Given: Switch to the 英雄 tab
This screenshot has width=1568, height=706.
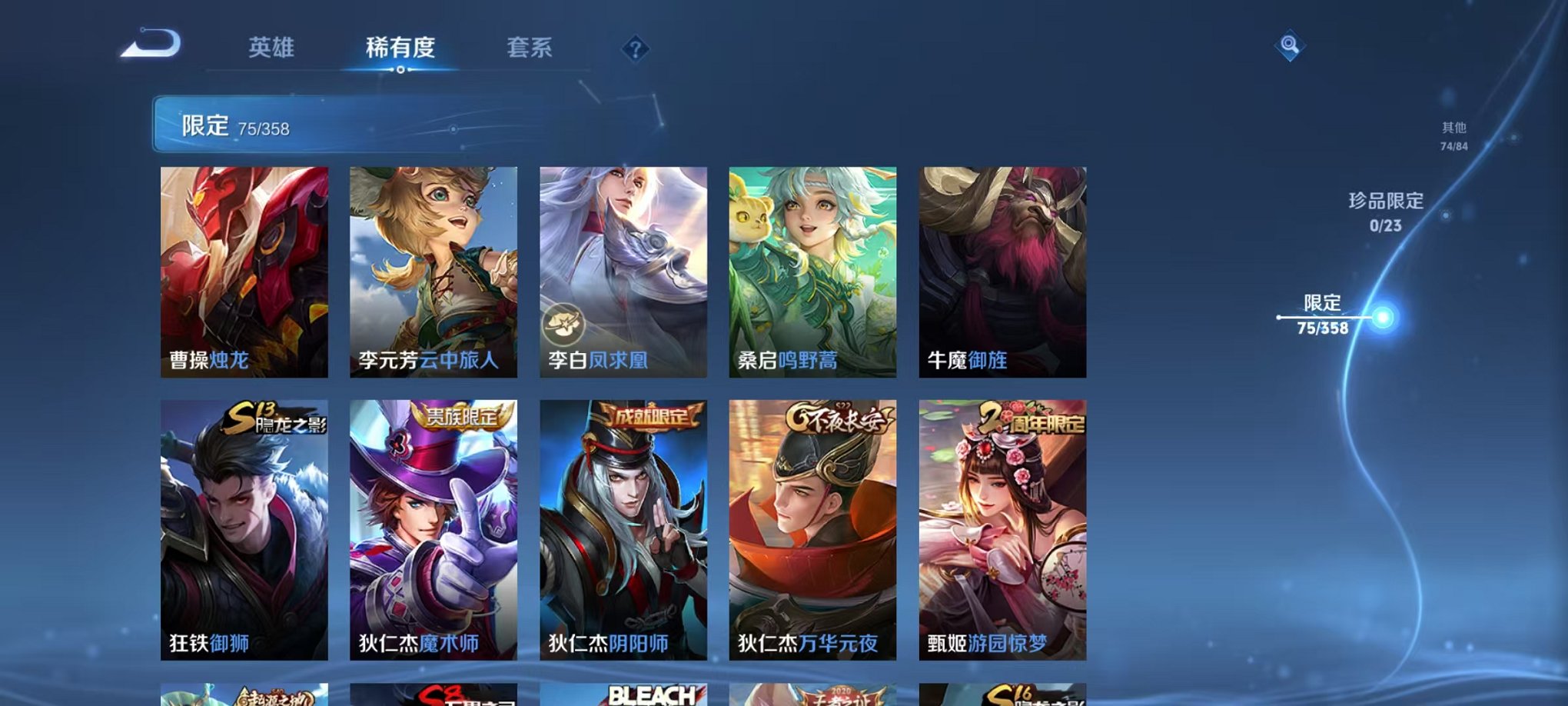Looking at the screenshot, I should click(273, 48).
